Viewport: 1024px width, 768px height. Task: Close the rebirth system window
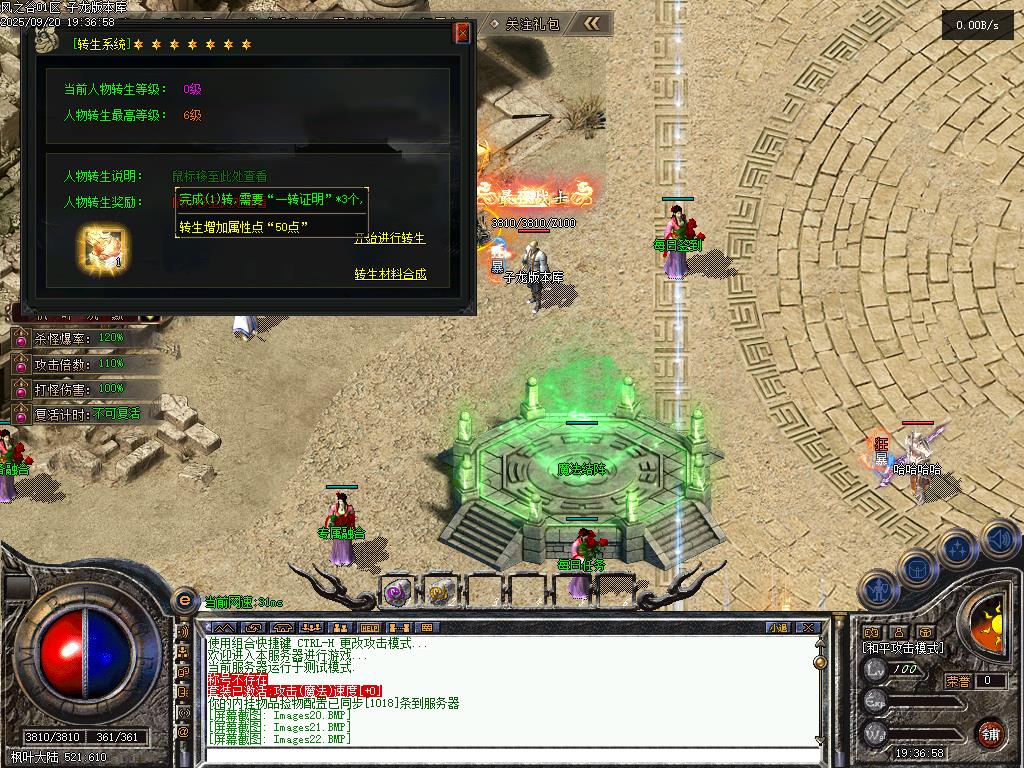(462, 33)
